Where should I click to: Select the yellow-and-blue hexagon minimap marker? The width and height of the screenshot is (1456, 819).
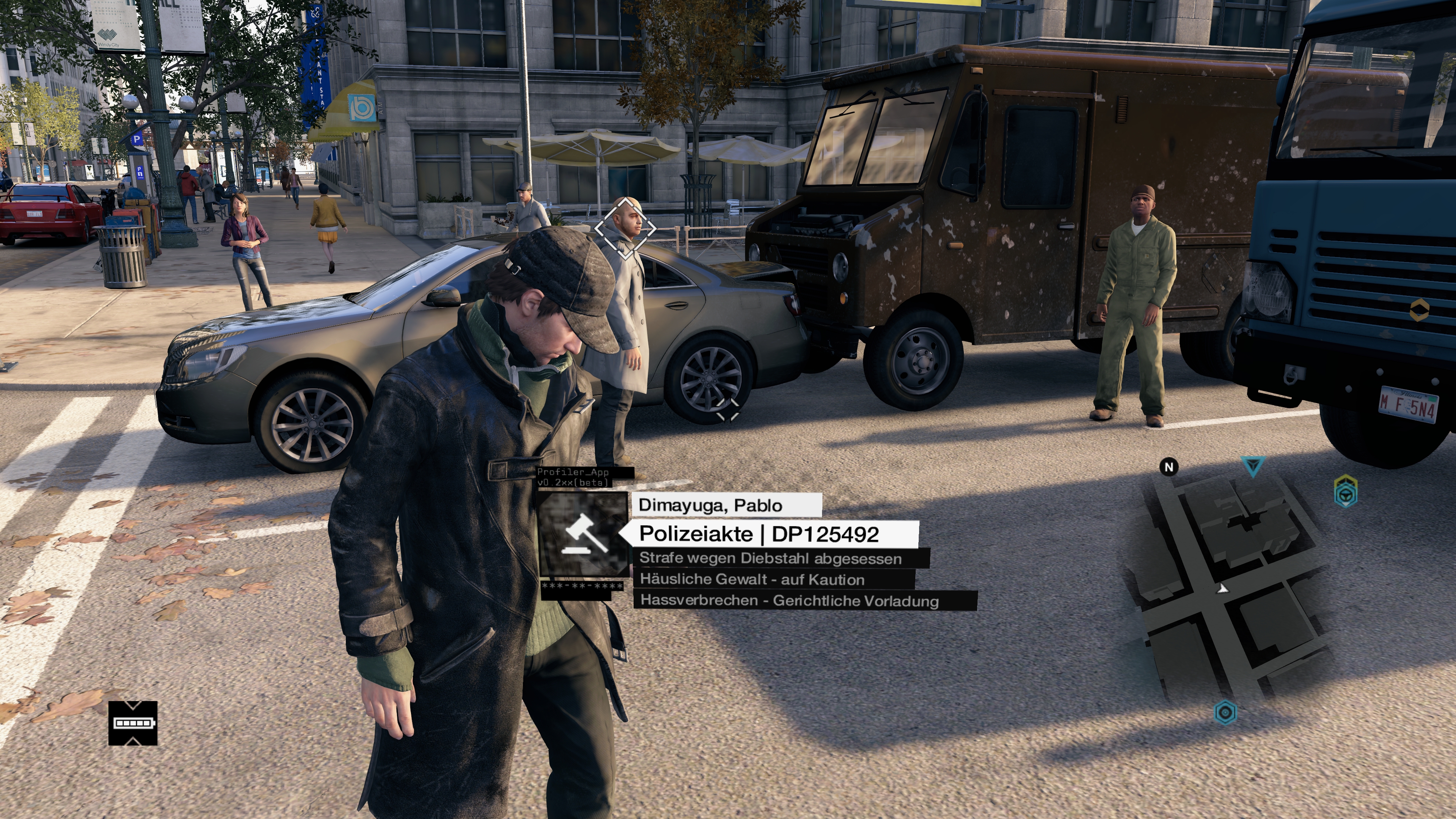(x=1345, y=491)
